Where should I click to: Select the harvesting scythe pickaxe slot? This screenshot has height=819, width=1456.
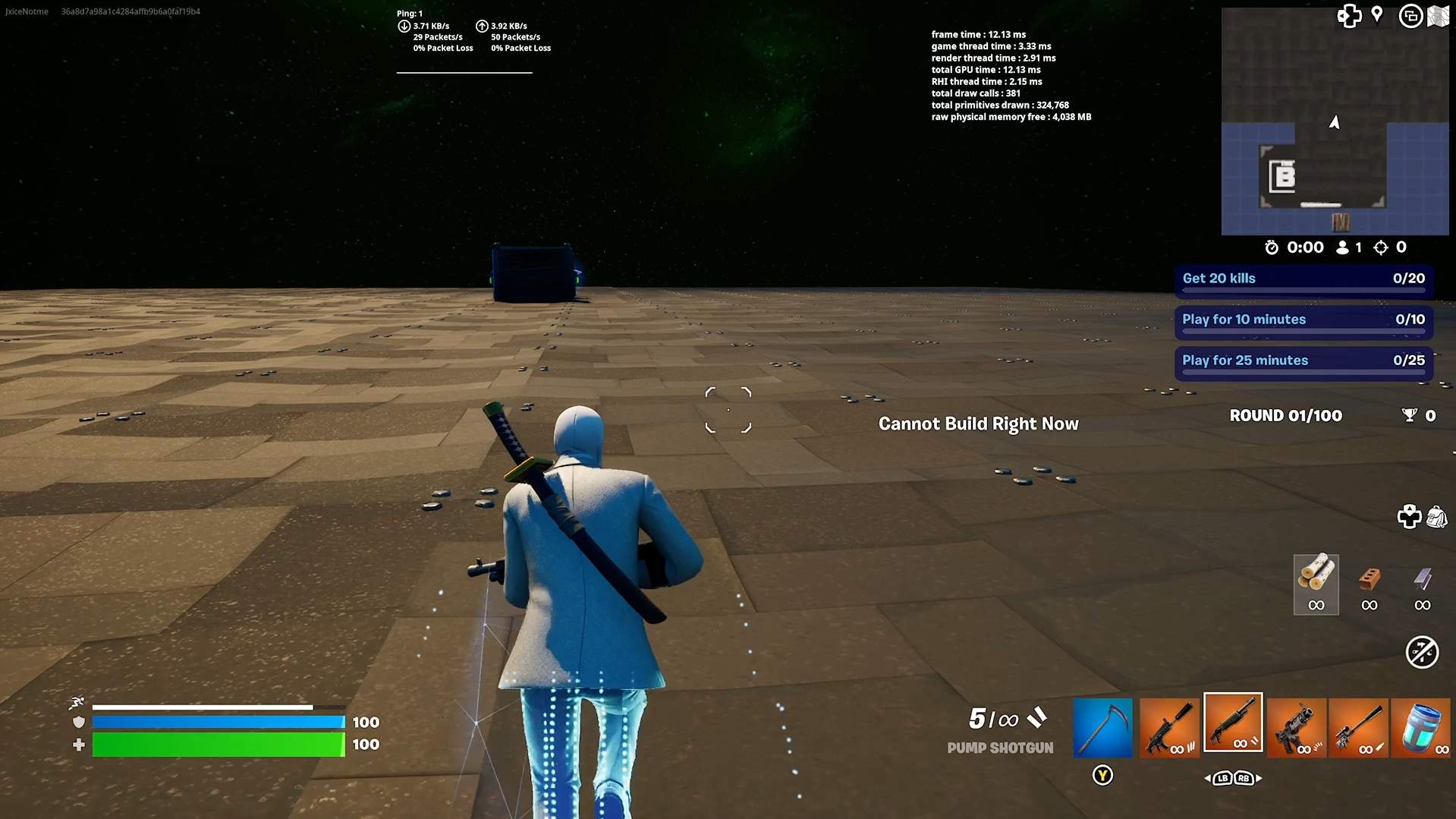pyautogui.click(x=1102, y=727)
